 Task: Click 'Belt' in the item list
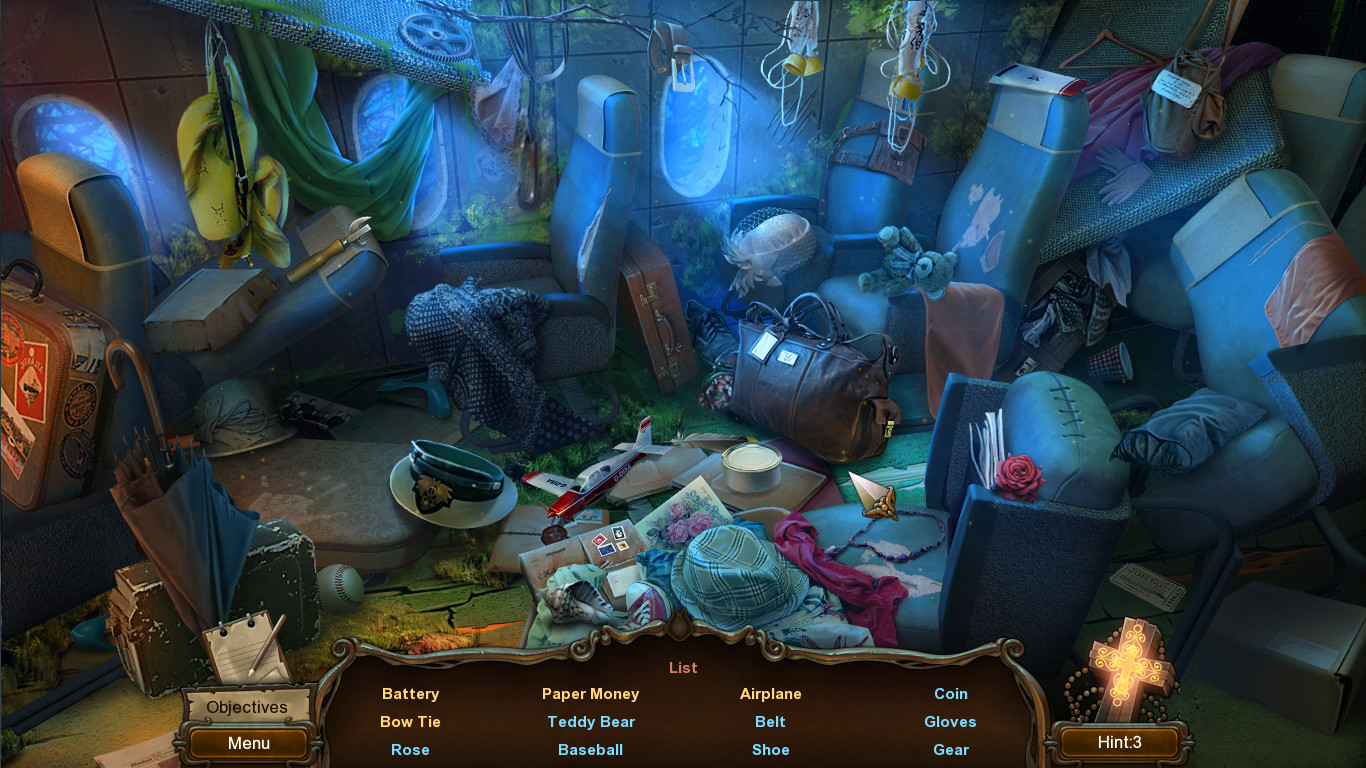click(770, 721)
